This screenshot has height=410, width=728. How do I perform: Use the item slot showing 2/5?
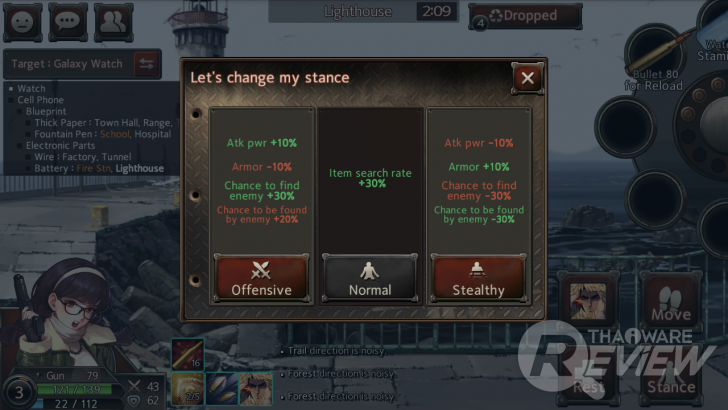coord(188,390)
